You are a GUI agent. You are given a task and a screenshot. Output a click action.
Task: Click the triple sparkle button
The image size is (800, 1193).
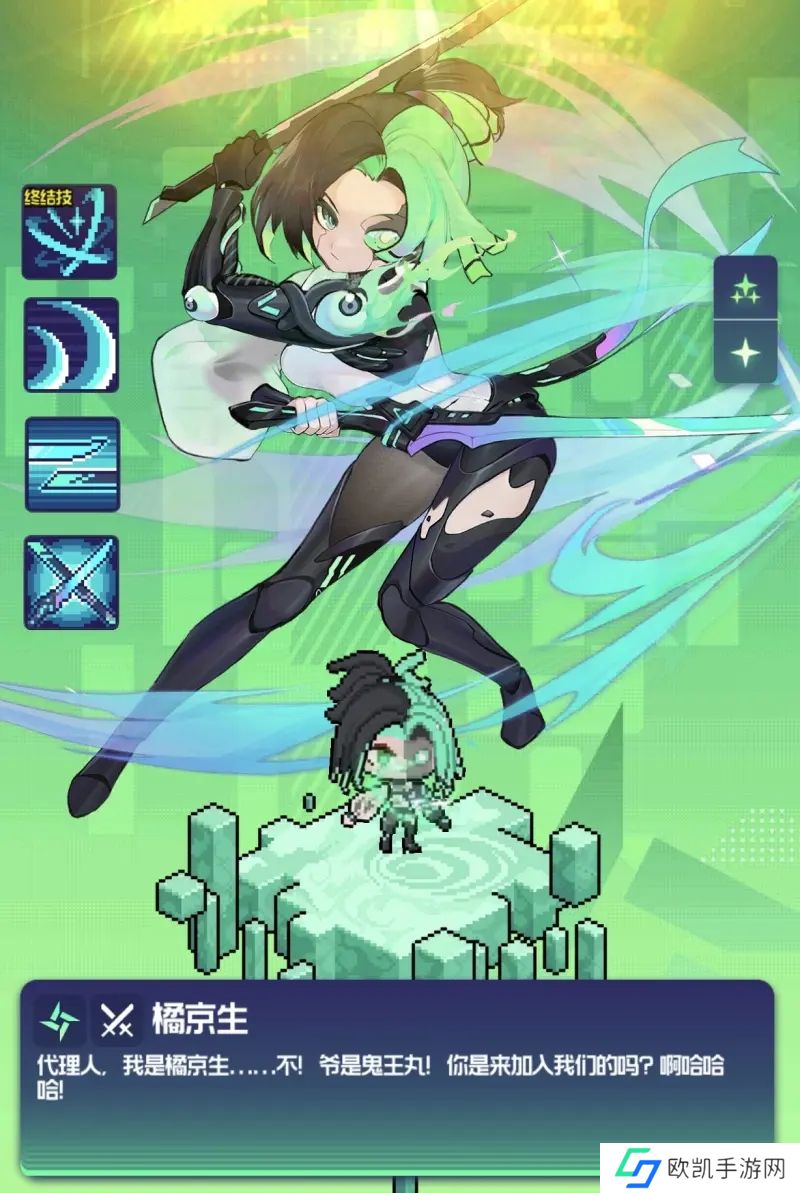click(x=745, y=288)
